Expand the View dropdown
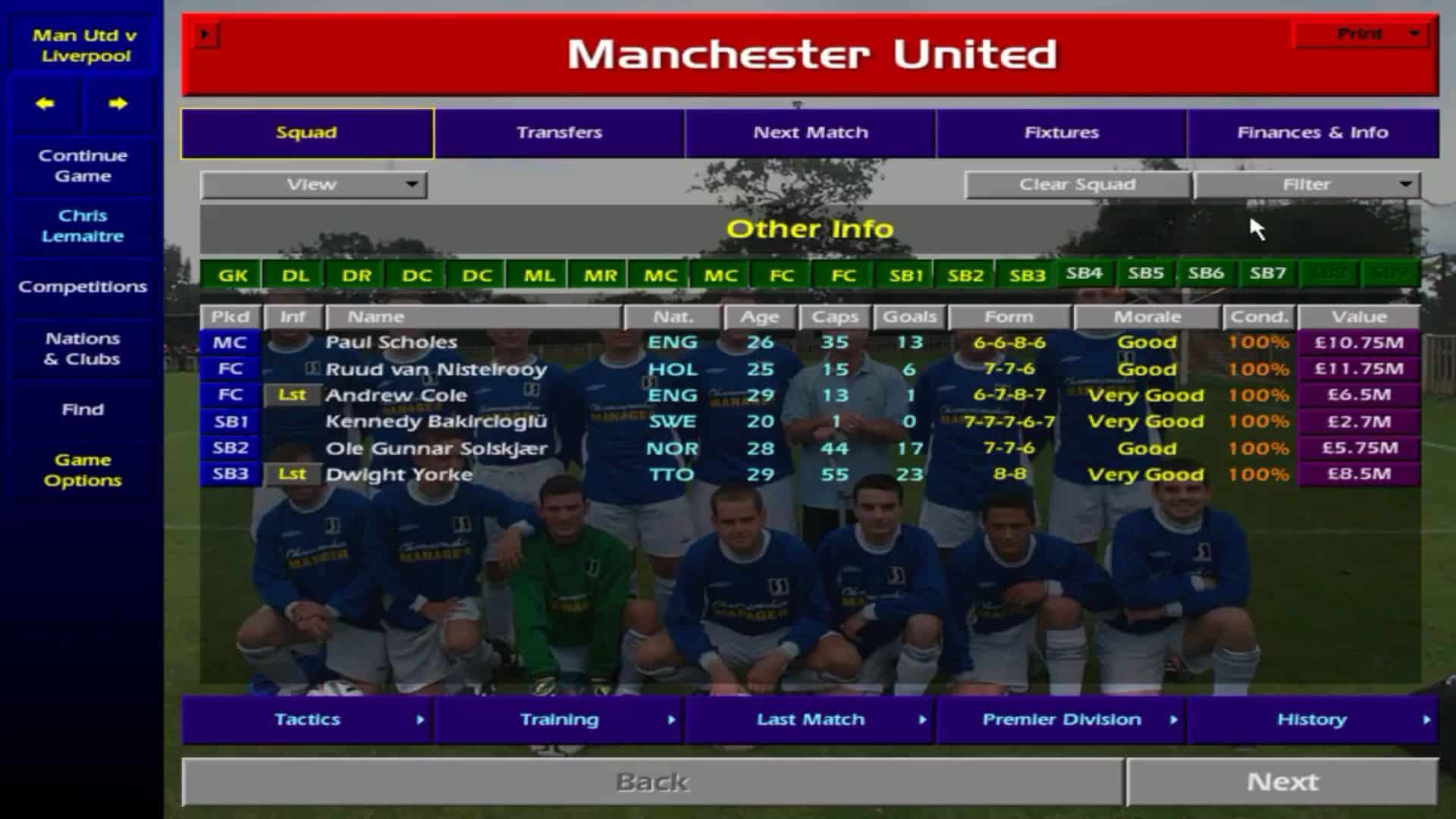 click(313, 184)
